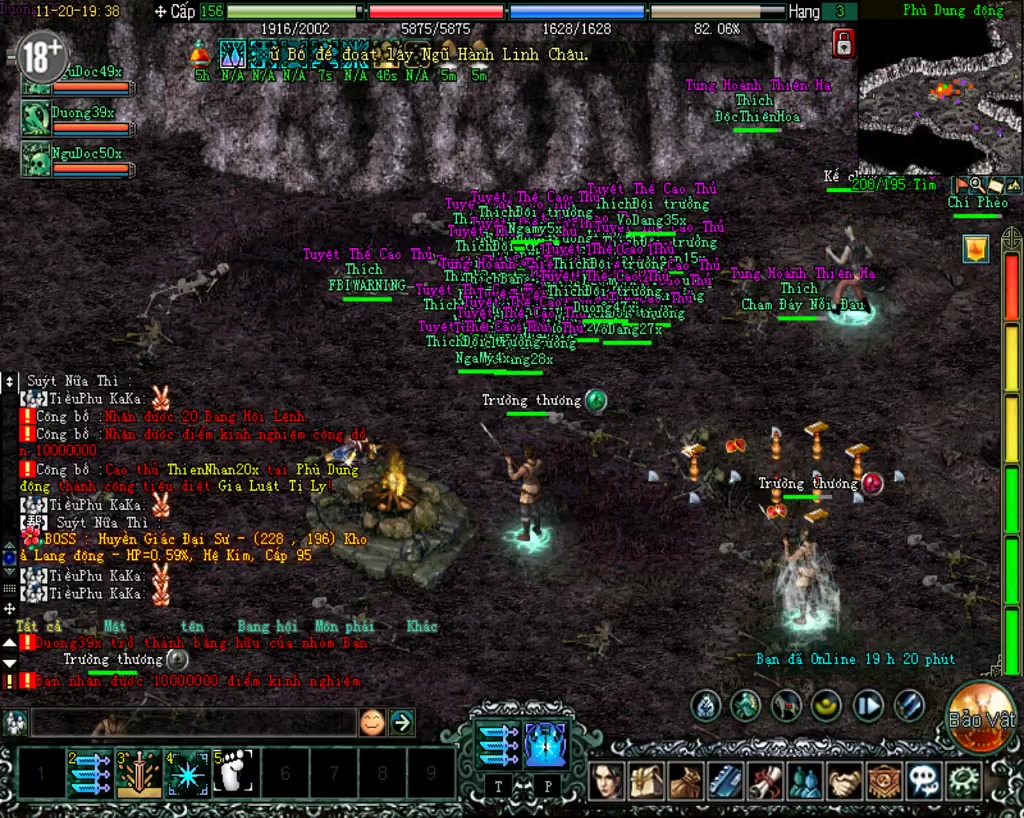Open the gear settings icon
Screen dimensions: 1024x818
pos(964,781)
